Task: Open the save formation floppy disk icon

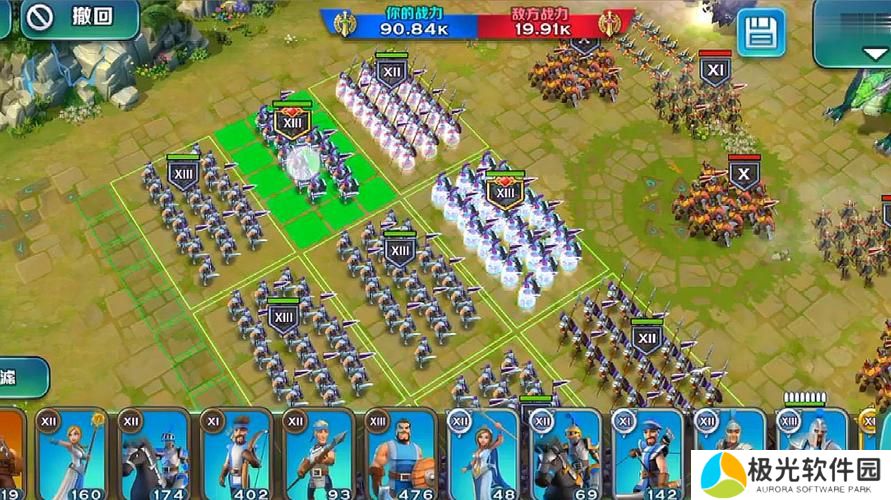Action: [761, 33]
